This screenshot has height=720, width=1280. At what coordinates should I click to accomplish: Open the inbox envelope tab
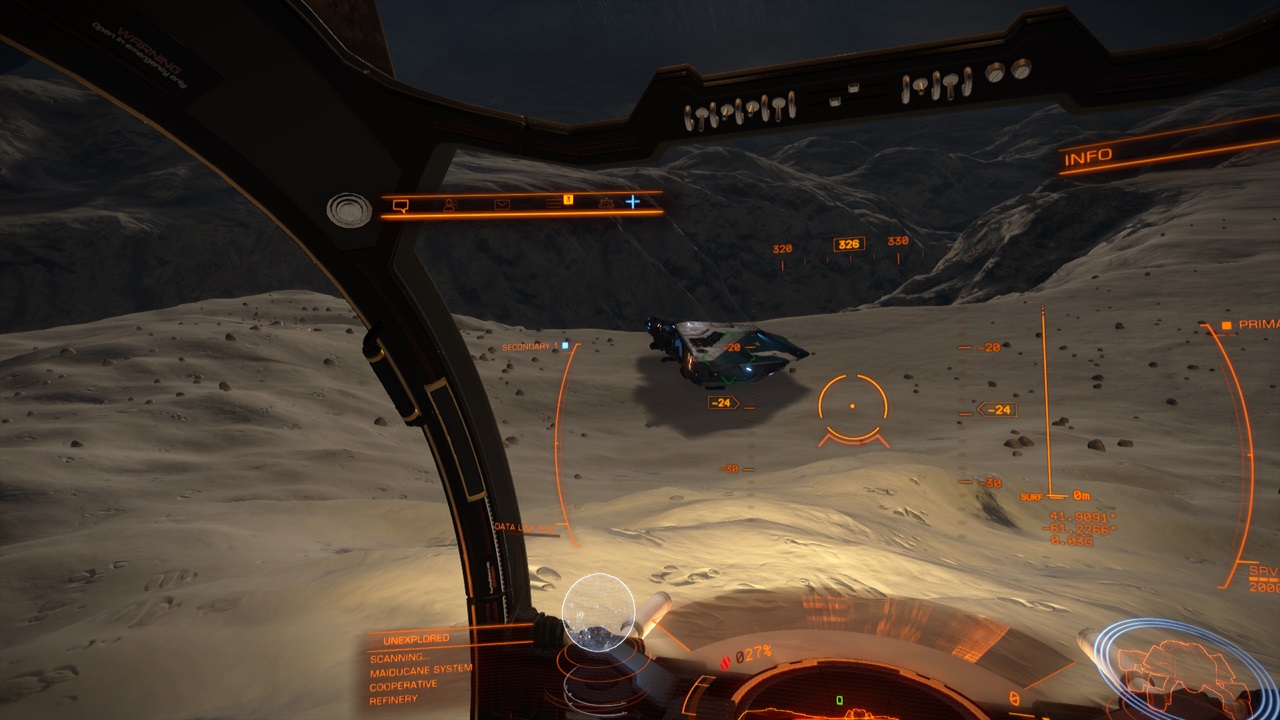[x=502, y=204]
